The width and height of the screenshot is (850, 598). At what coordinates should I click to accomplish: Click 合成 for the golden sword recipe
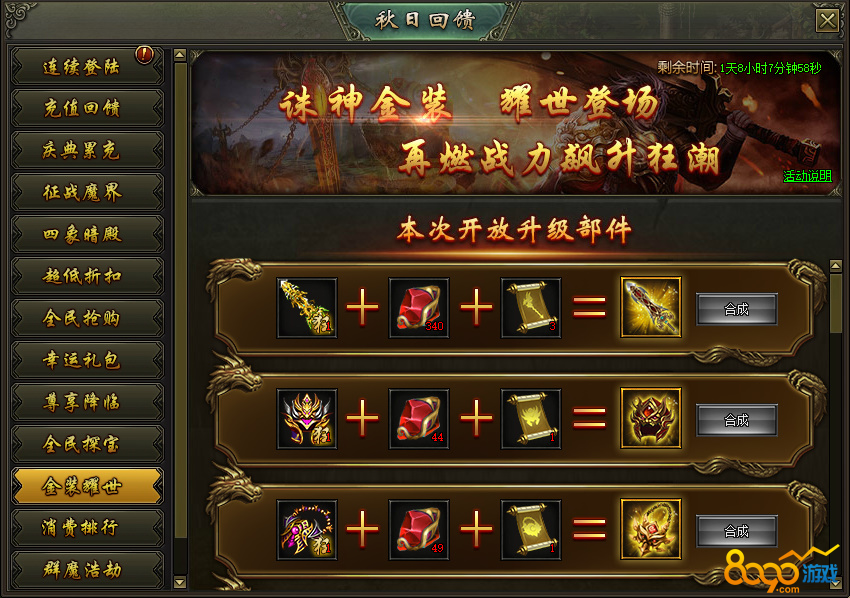tap(737, 309)
